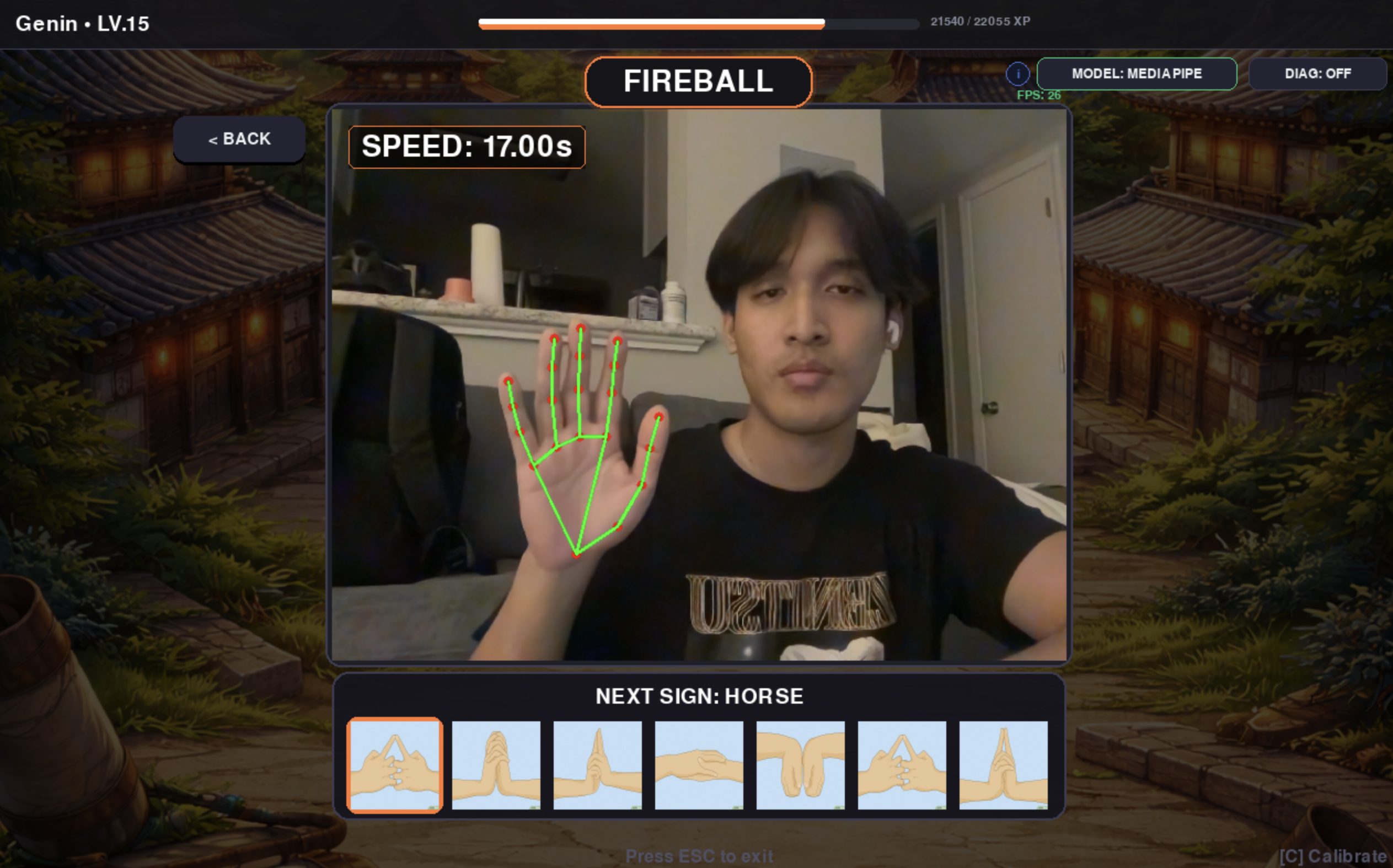
Task: Select the second clasped-hands seal icon
Action: pos(496,764)
